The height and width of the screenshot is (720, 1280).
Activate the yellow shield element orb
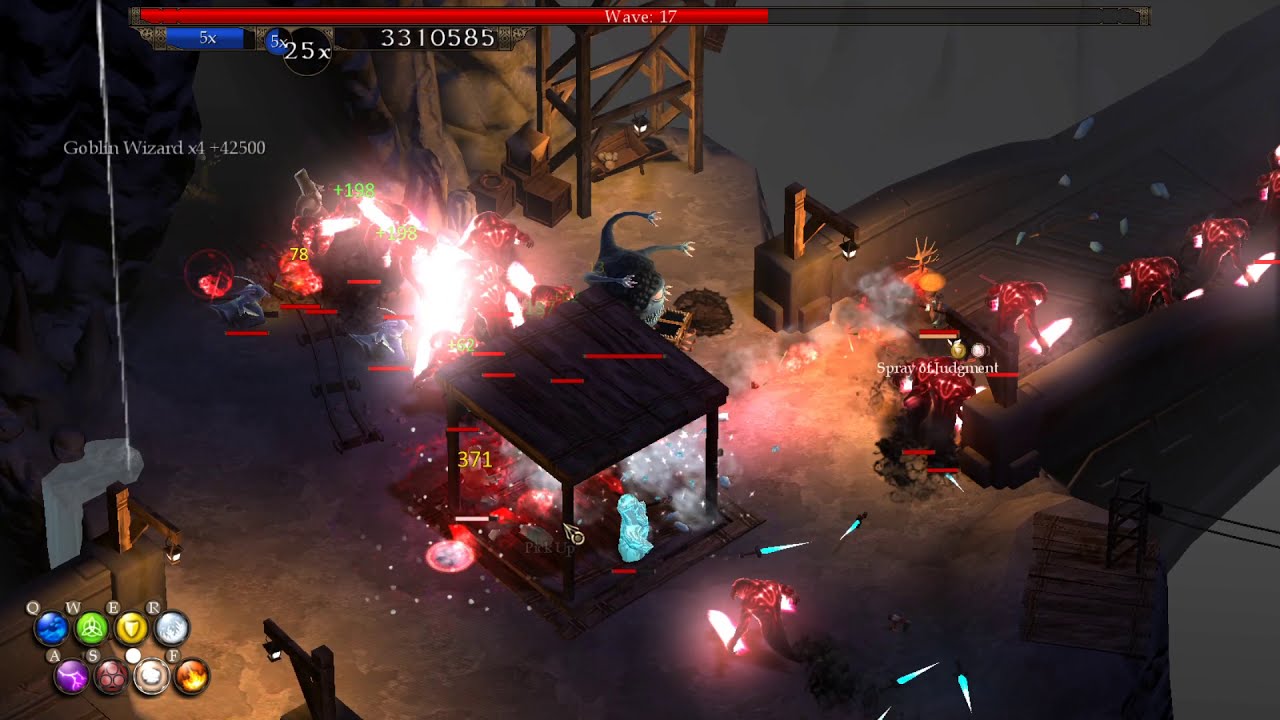[x=131, y=628]
